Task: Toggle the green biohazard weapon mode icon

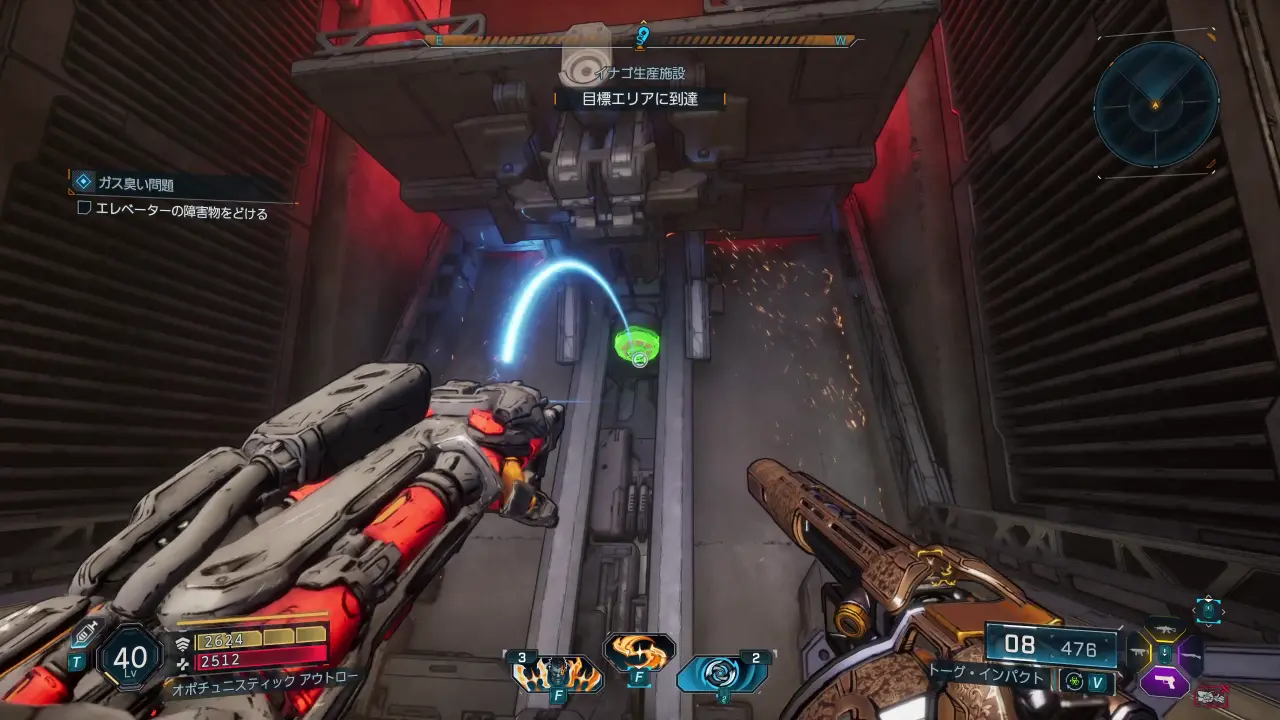Action: [x=1075, y=682]
